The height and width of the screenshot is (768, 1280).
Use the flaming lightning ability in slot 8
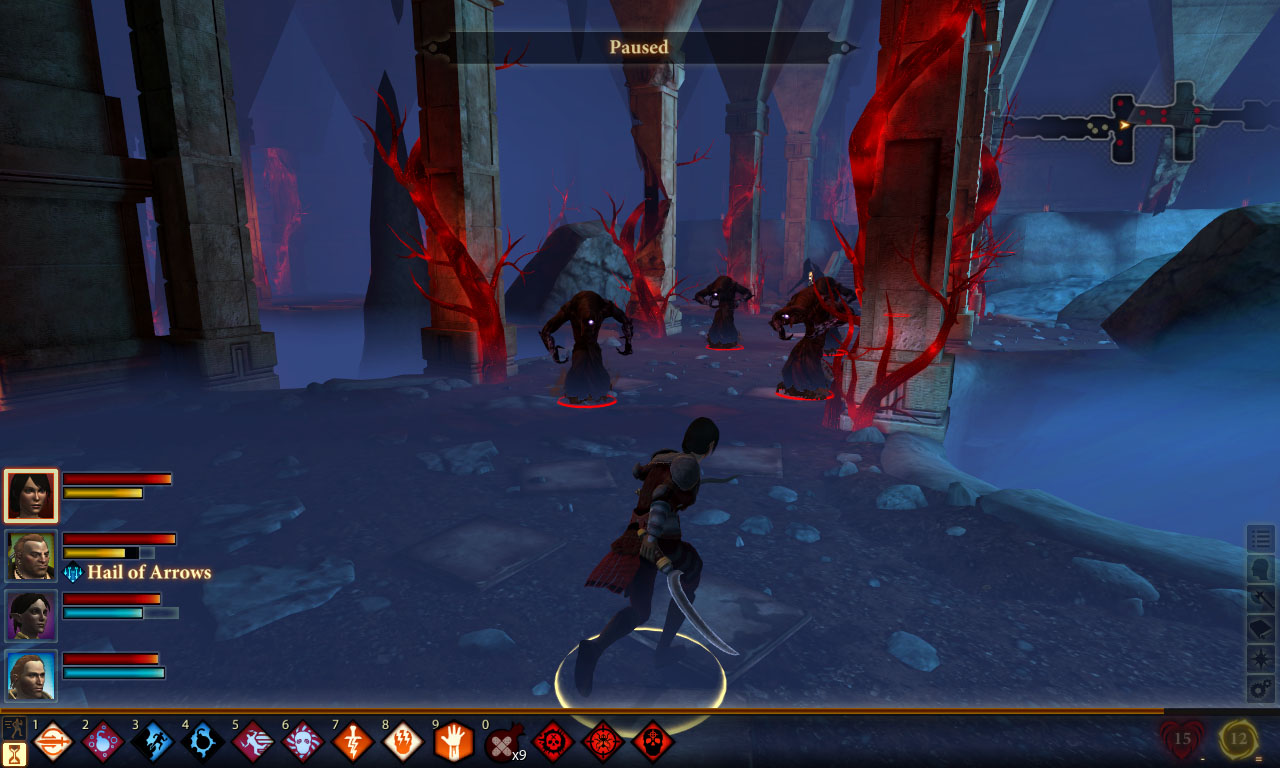[403, 742]
